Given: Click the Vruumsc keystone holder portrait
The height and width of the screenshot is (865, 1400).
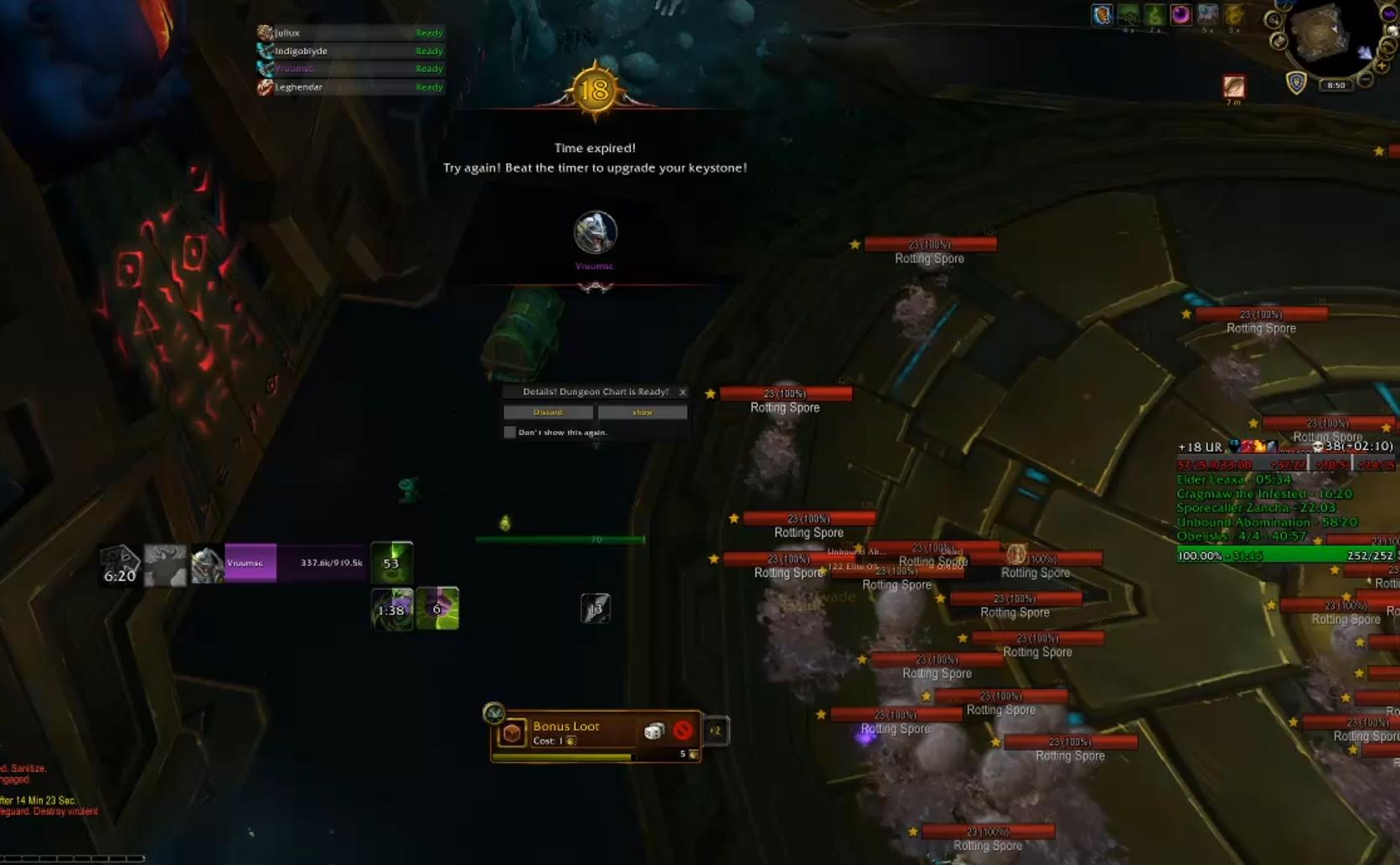Looking at the screenshot, I should (595, 233).
